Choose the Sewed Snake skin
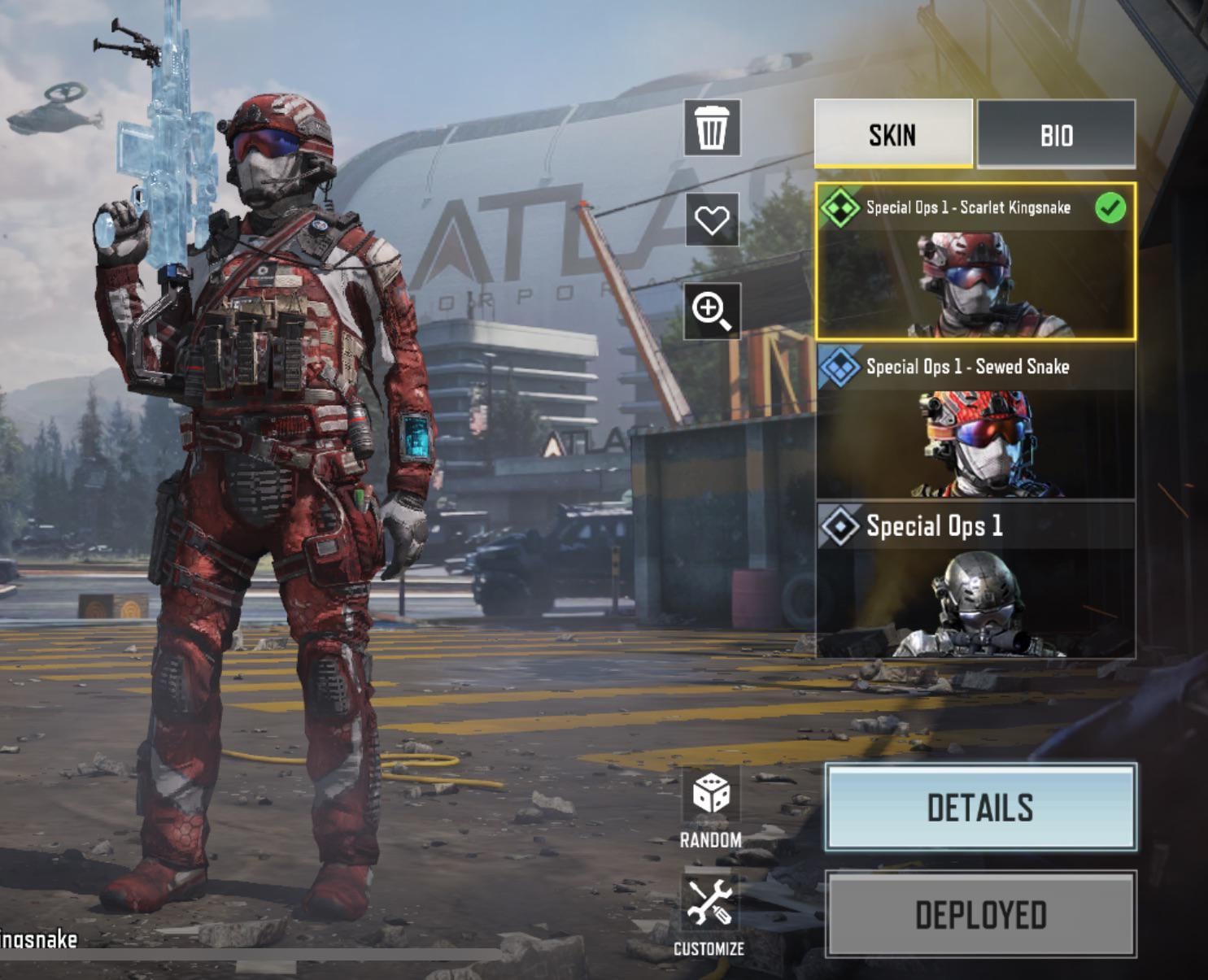Viewport: 1208px width, 980px height. tap(975, 420)
